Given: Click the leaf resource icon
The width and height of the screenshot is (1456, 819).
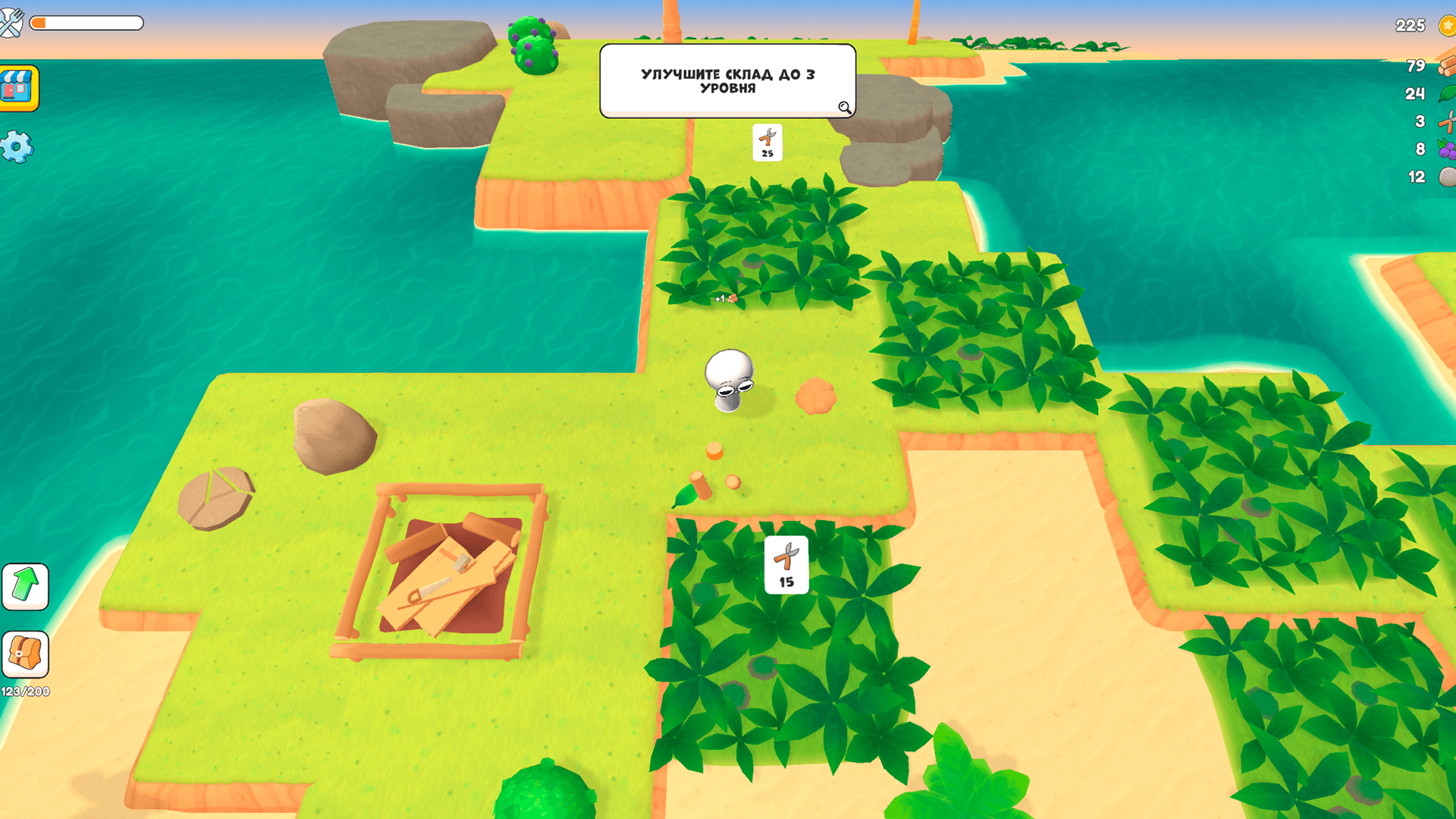Looking at the screenshot, I should click(x=1445, y=94).
